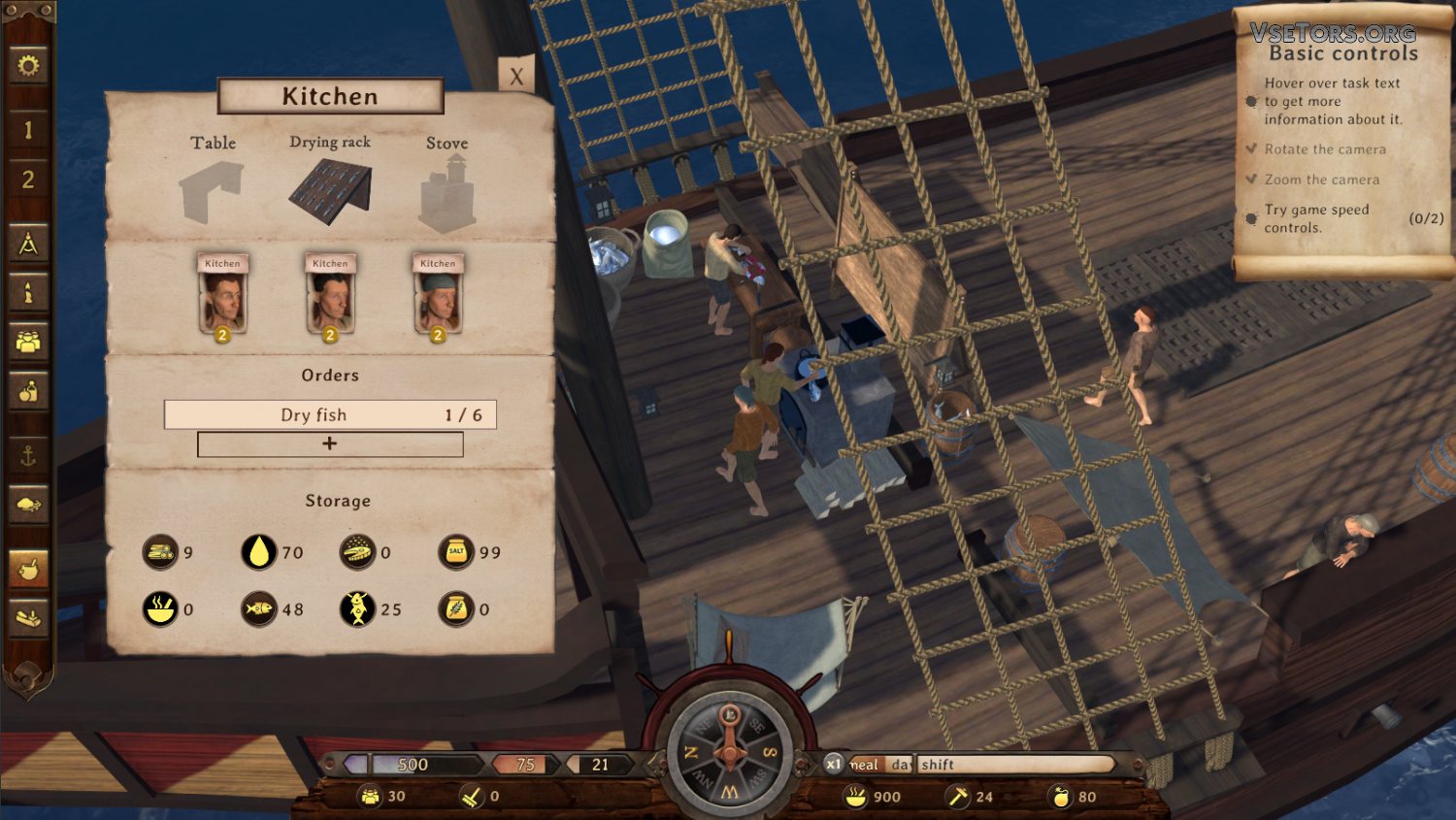Open the gear settings menu
Screen dimensions: 1456x820
[x=28, y=66]
